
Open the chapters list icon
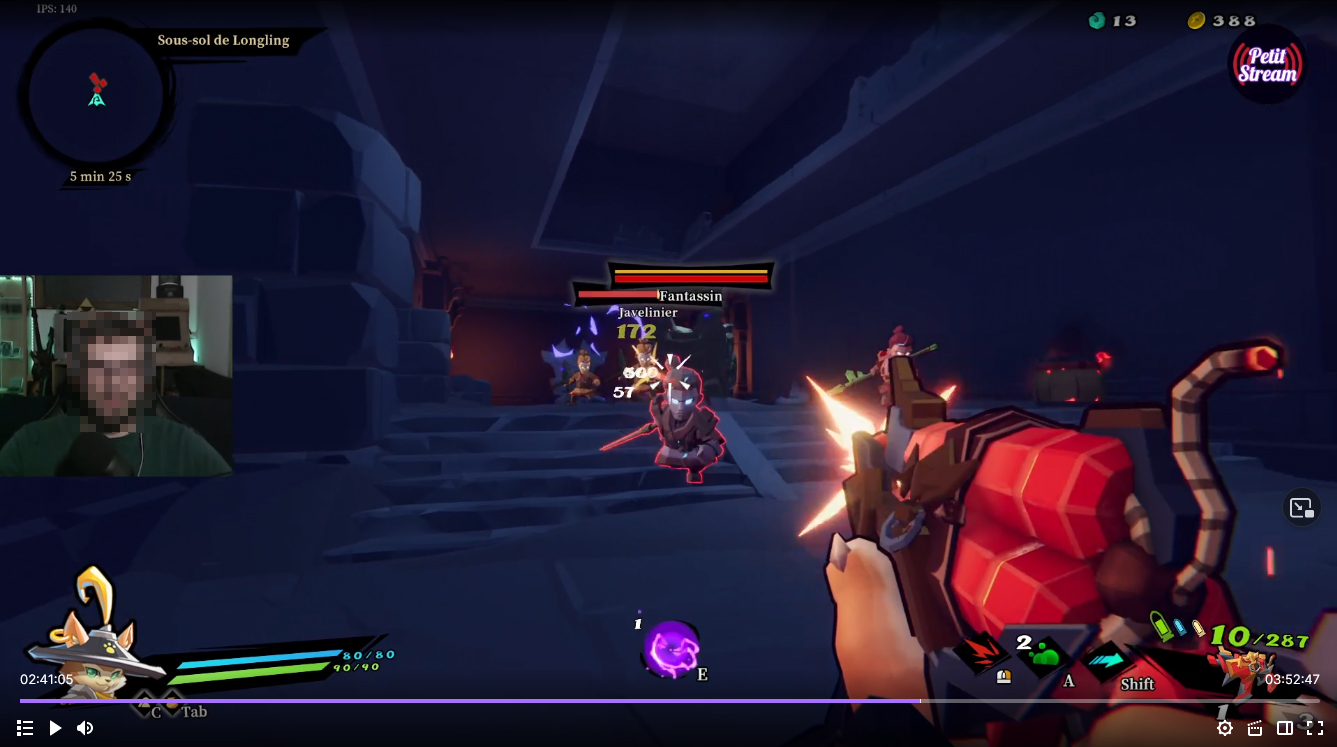(x=25, y=728)
